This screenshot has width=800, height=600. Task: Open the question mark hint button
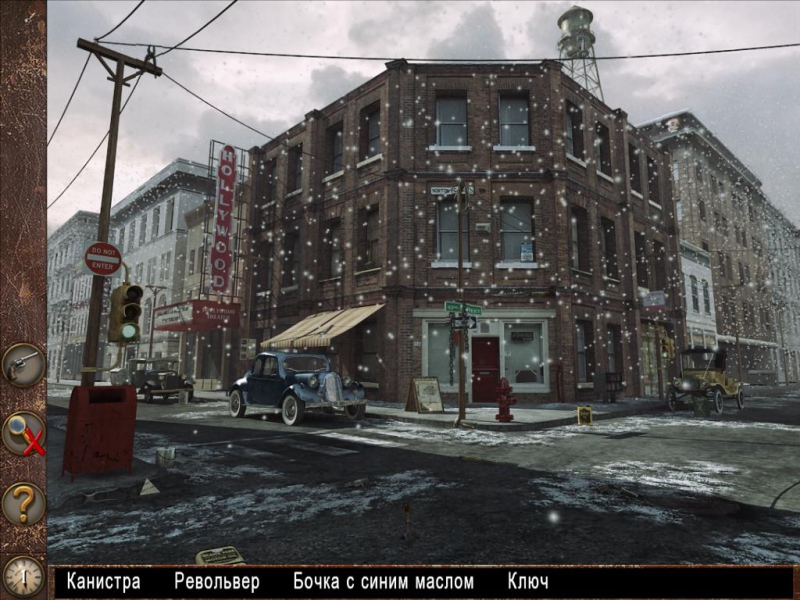tap(22, 503)
